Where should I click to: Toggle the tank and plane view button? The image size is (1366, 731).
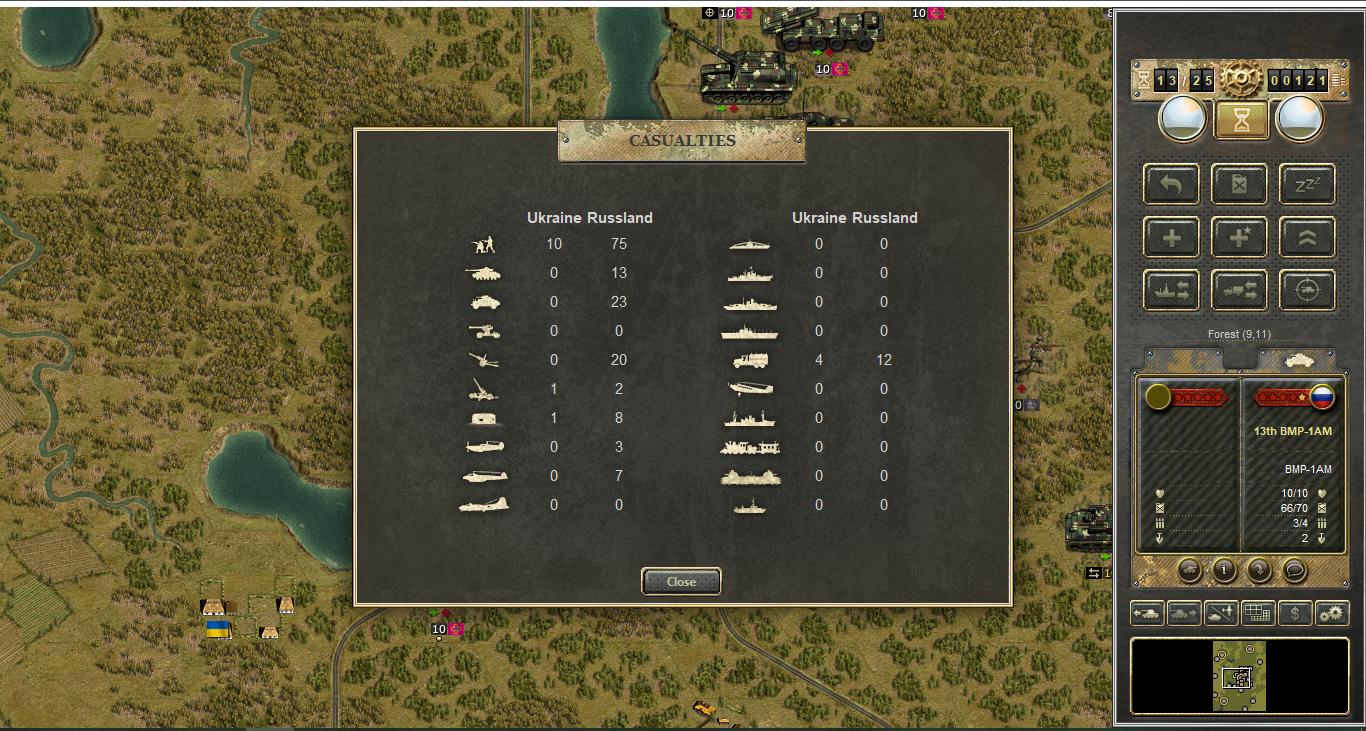(x=1221, y=613)
